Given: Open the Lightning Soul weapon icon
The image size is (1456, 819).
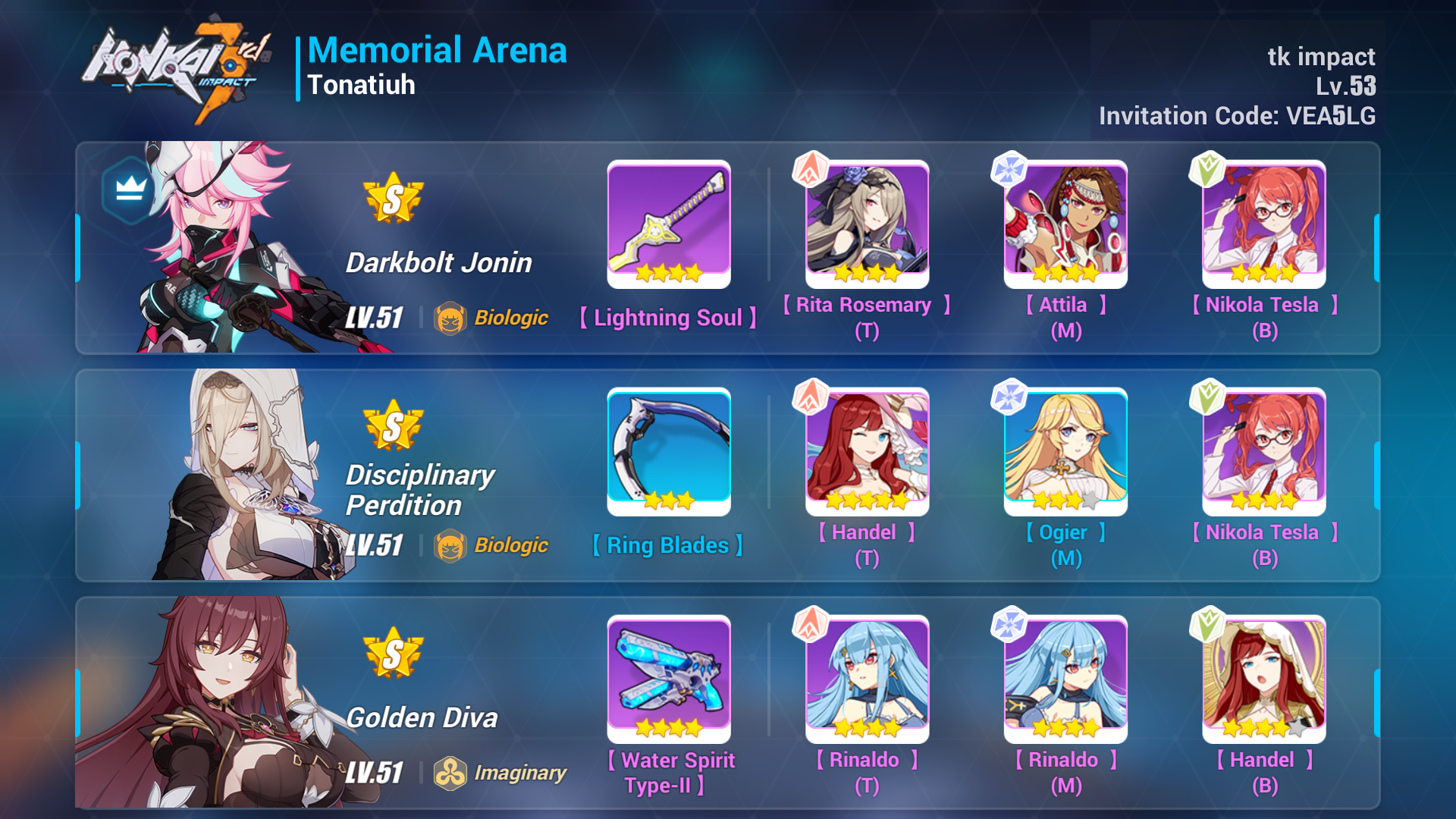Looking at the screenshot, I should pyautogui.click(x=668, y=224).
